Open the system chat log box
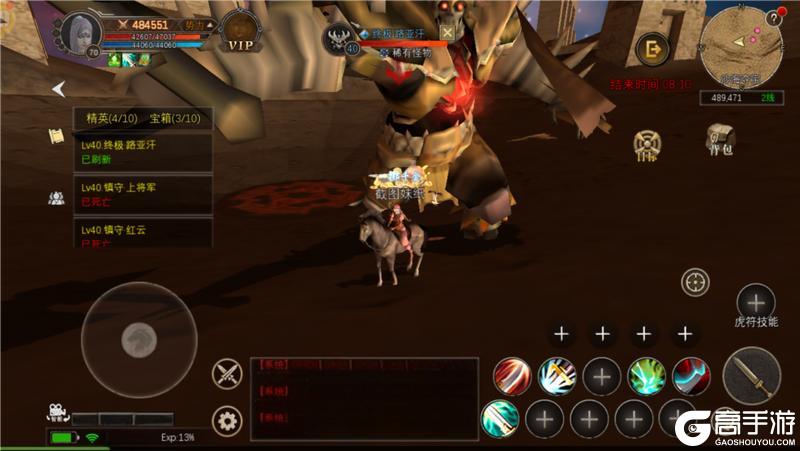 [366, 399]
